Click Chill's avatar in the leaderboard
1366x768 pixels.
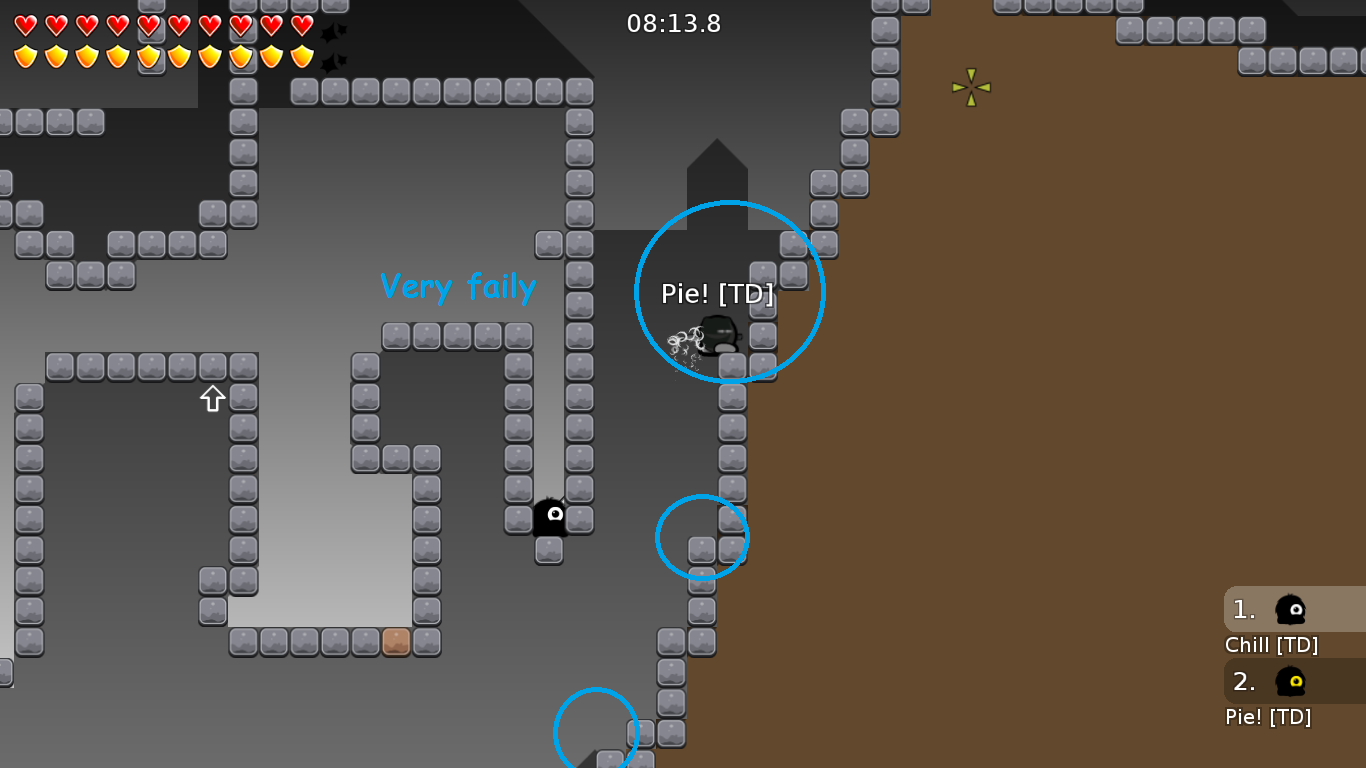1289,608
